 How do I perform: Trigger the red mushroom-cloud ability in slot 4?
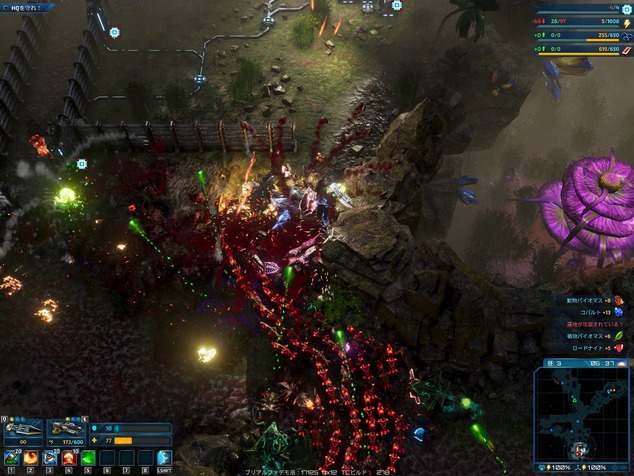(70, 458)
